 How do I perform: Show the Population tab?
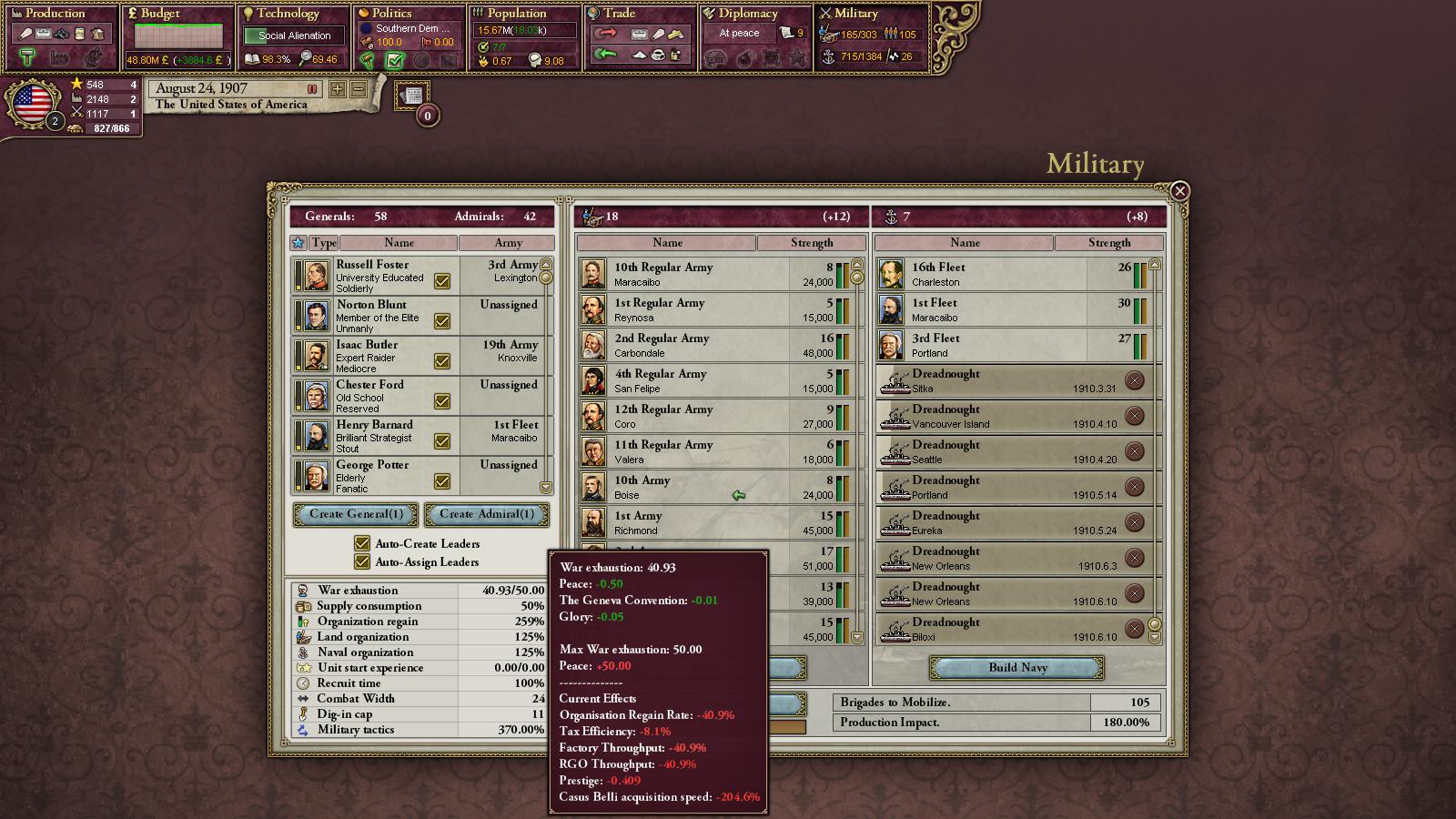coord(516,14)
